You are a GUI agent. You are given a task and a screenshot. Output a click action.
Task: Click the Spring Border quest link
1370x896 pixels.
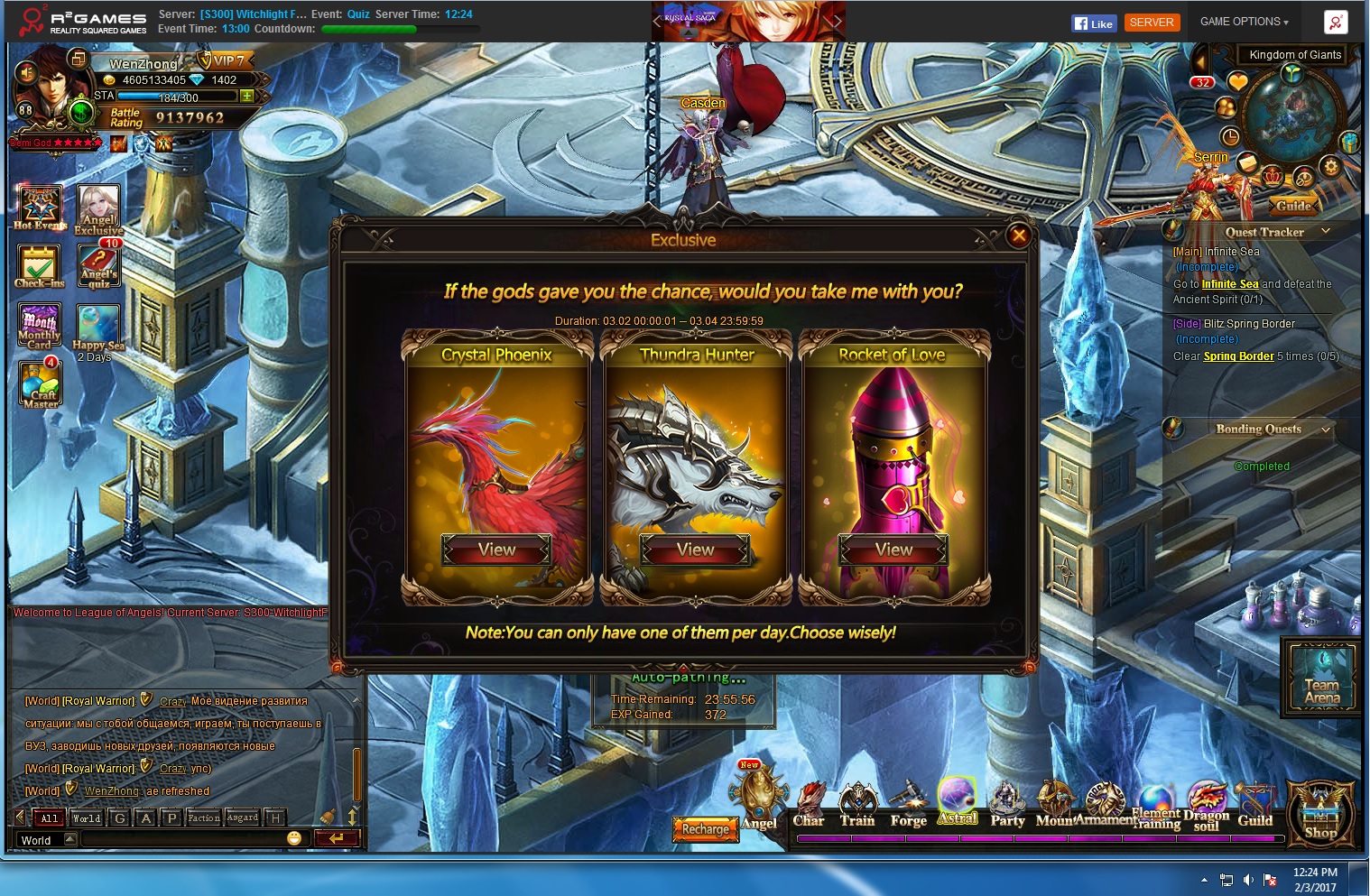pyautogui.click(x=1238, y=356)
